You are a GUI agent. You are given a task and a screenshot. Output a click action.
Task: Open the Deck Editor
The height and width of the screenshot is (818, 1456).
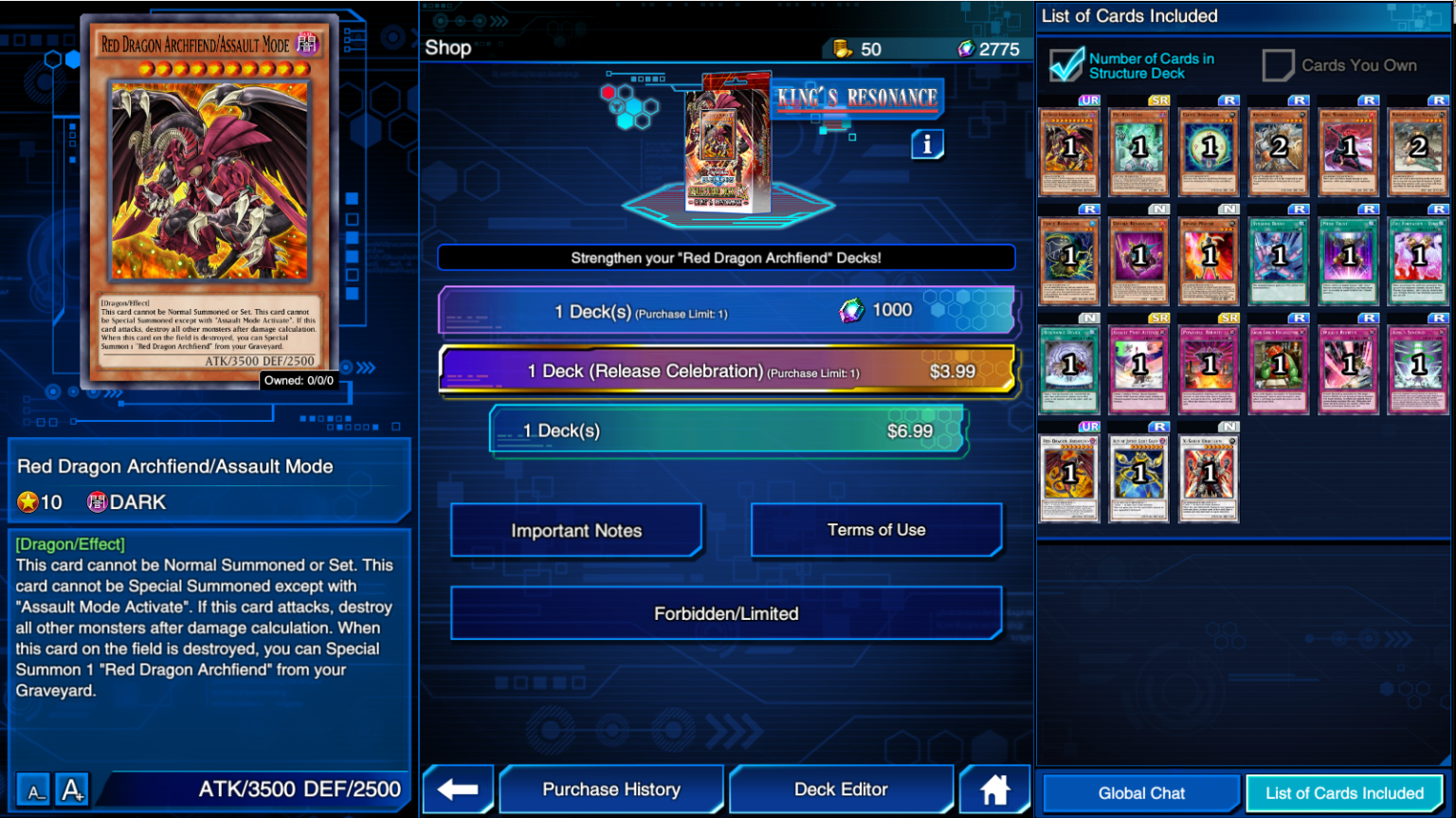[842, 789]
